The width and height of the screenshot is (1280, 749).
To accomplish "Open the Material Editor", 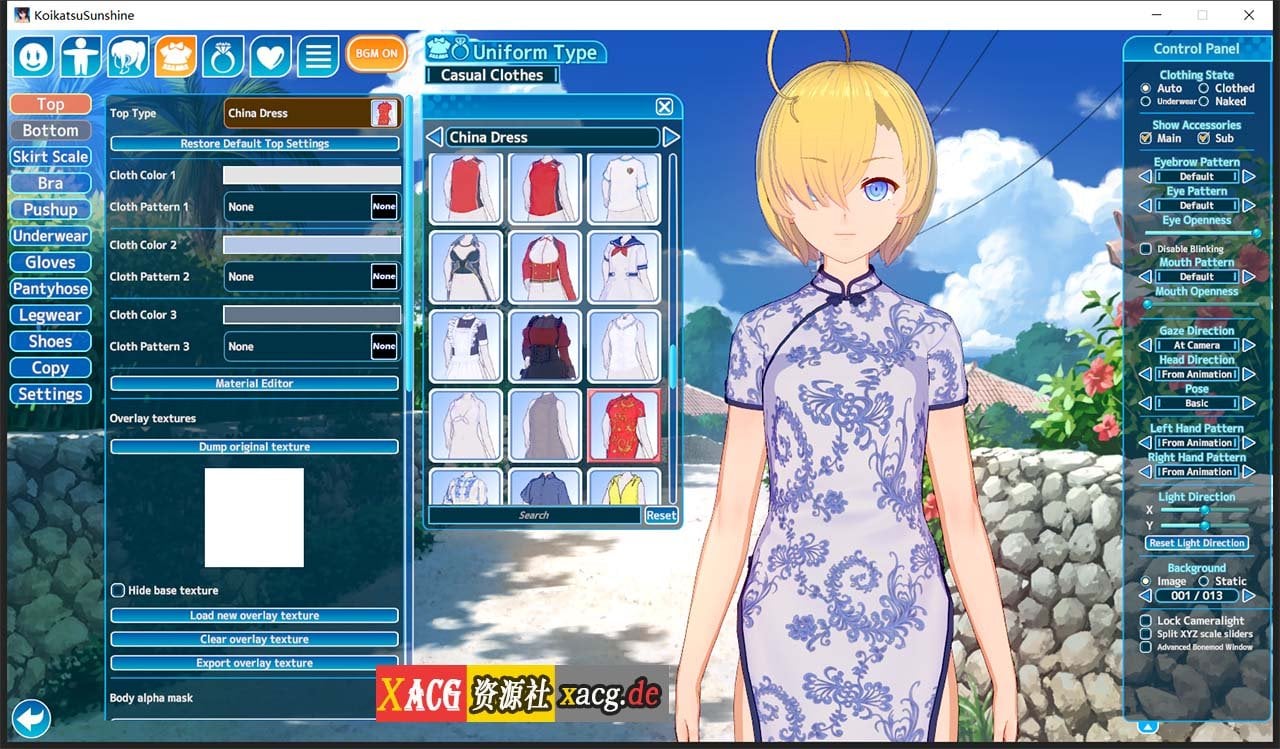I will 254,383.
